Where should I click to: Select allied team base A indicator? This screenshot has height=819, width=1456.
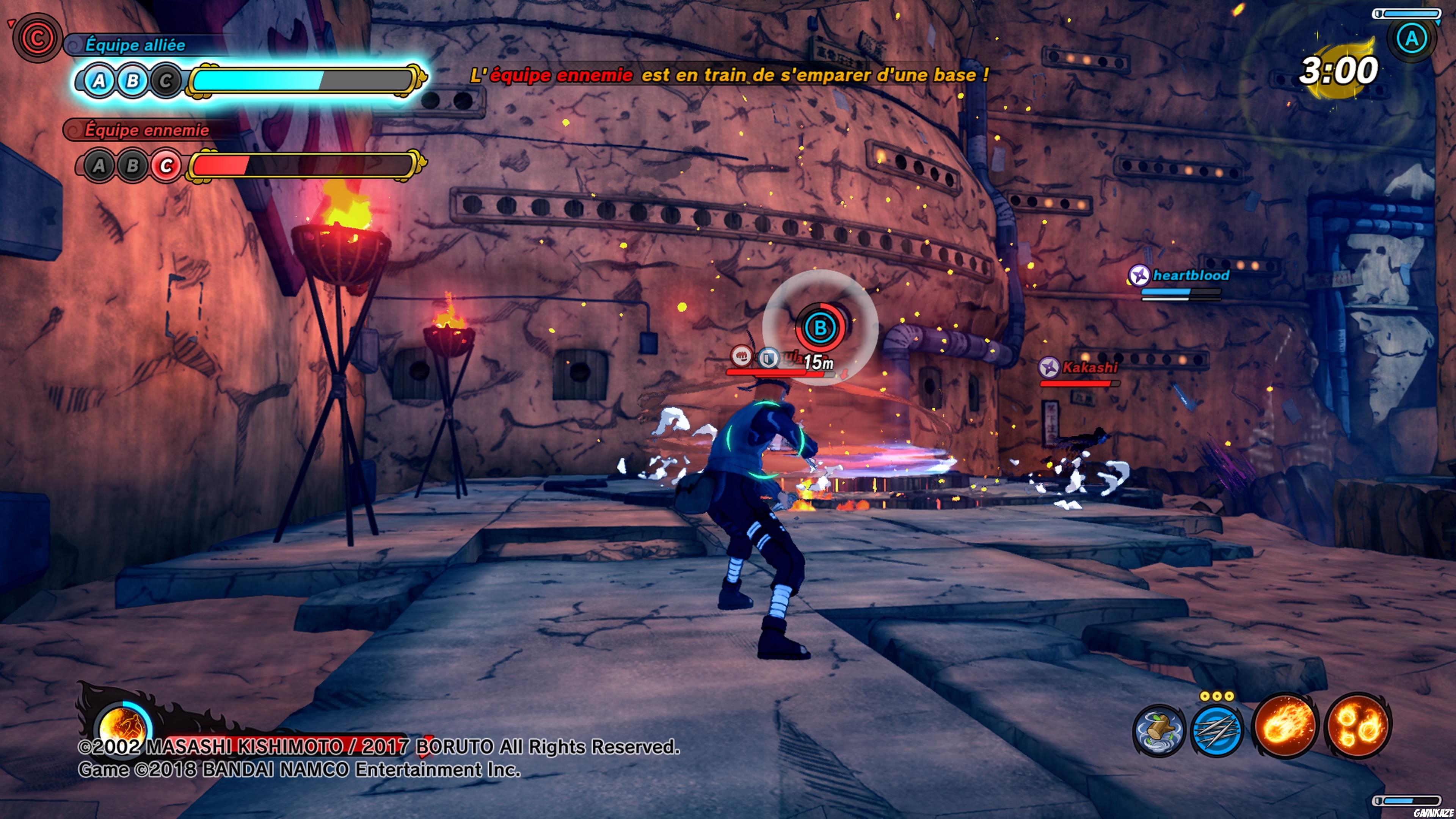(x=99, y=81)
